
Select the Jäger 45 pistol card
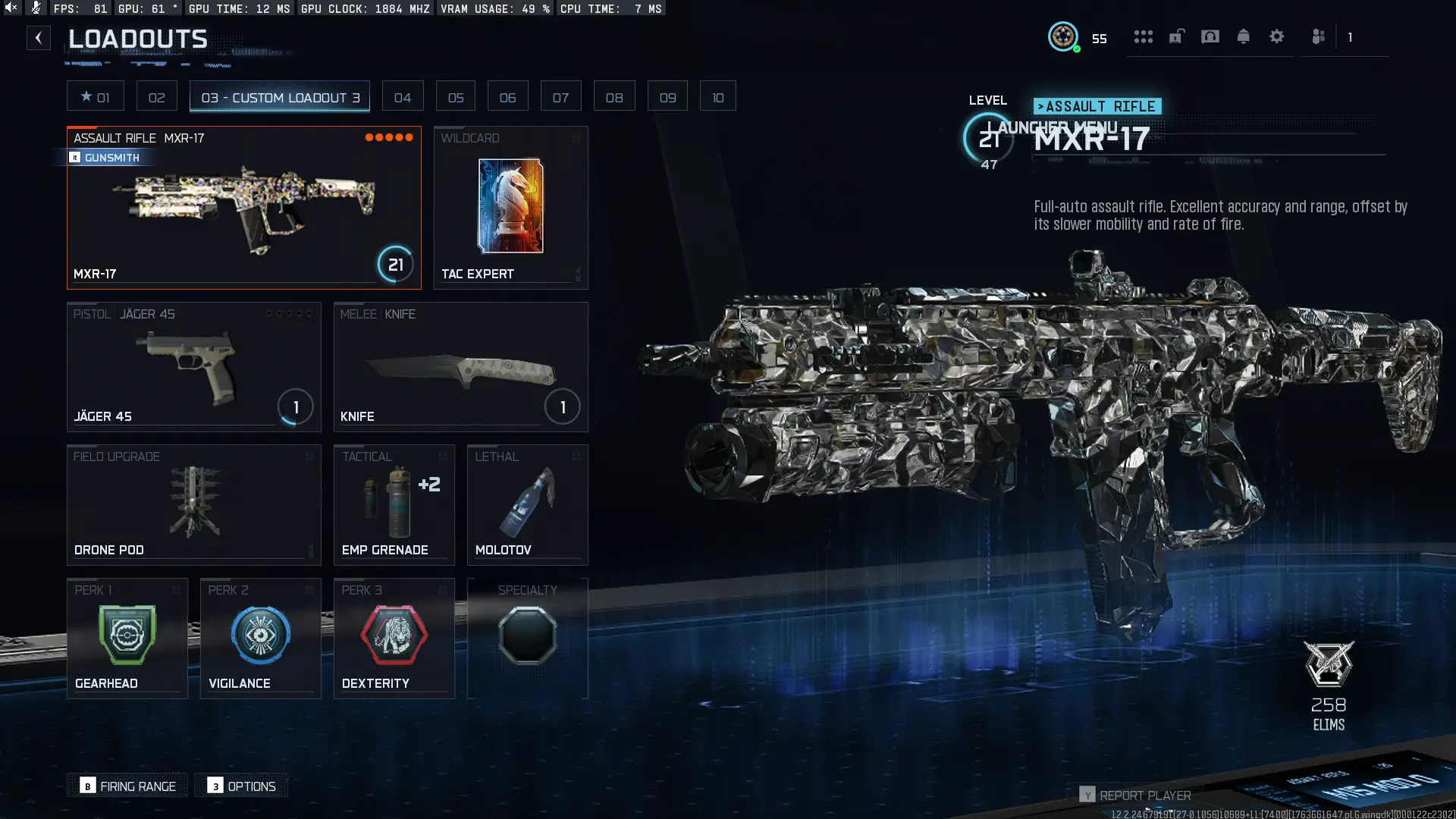193,367
